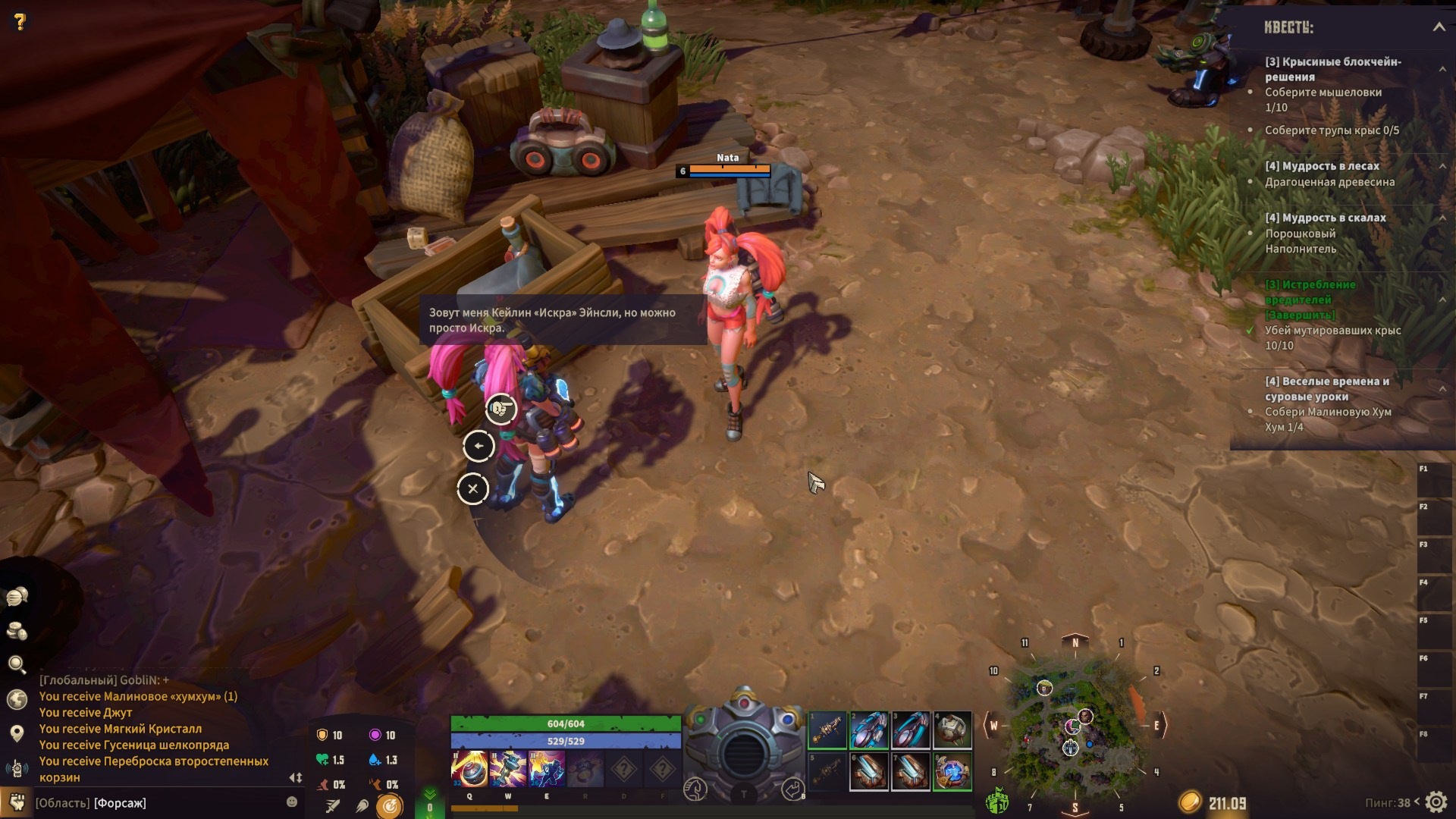Activate the W turret ability
This screenshot has width=1456, height=819.
click(508, 770)
